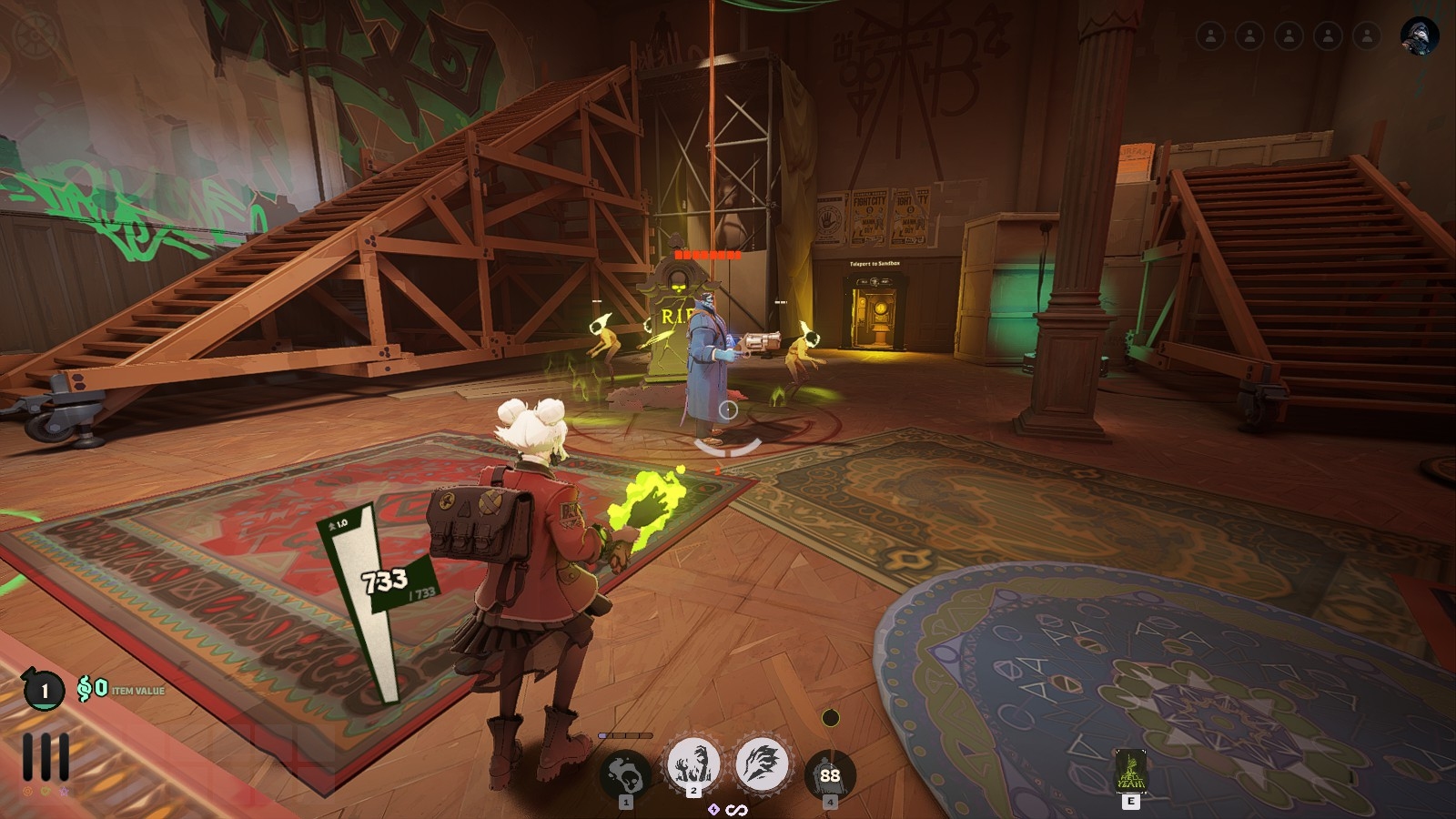Click the plague doctor player portrait

1419,35
